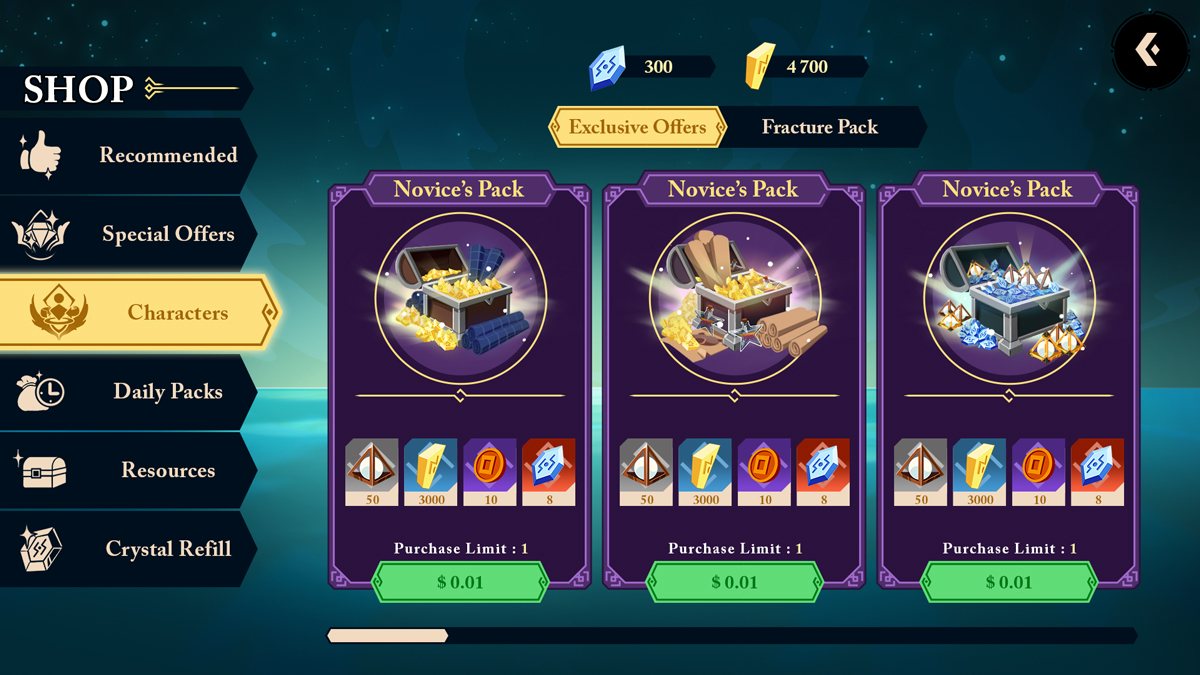This screenshot has width=1200, height=675.
Task: Show the Resources shop section
Action: [130, 470]
